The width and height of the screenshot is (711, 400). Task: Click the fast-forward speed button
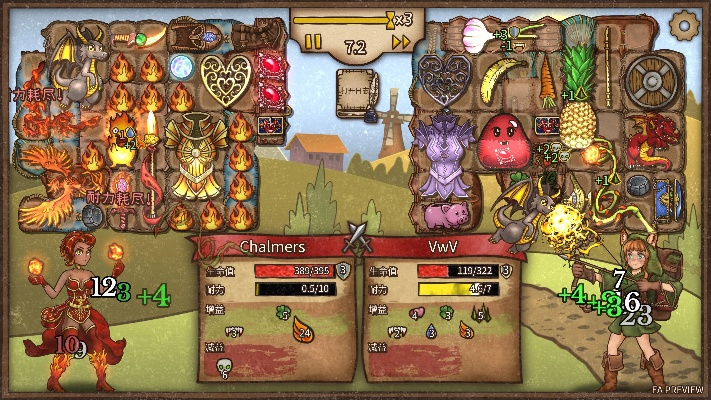click(401, 42)
